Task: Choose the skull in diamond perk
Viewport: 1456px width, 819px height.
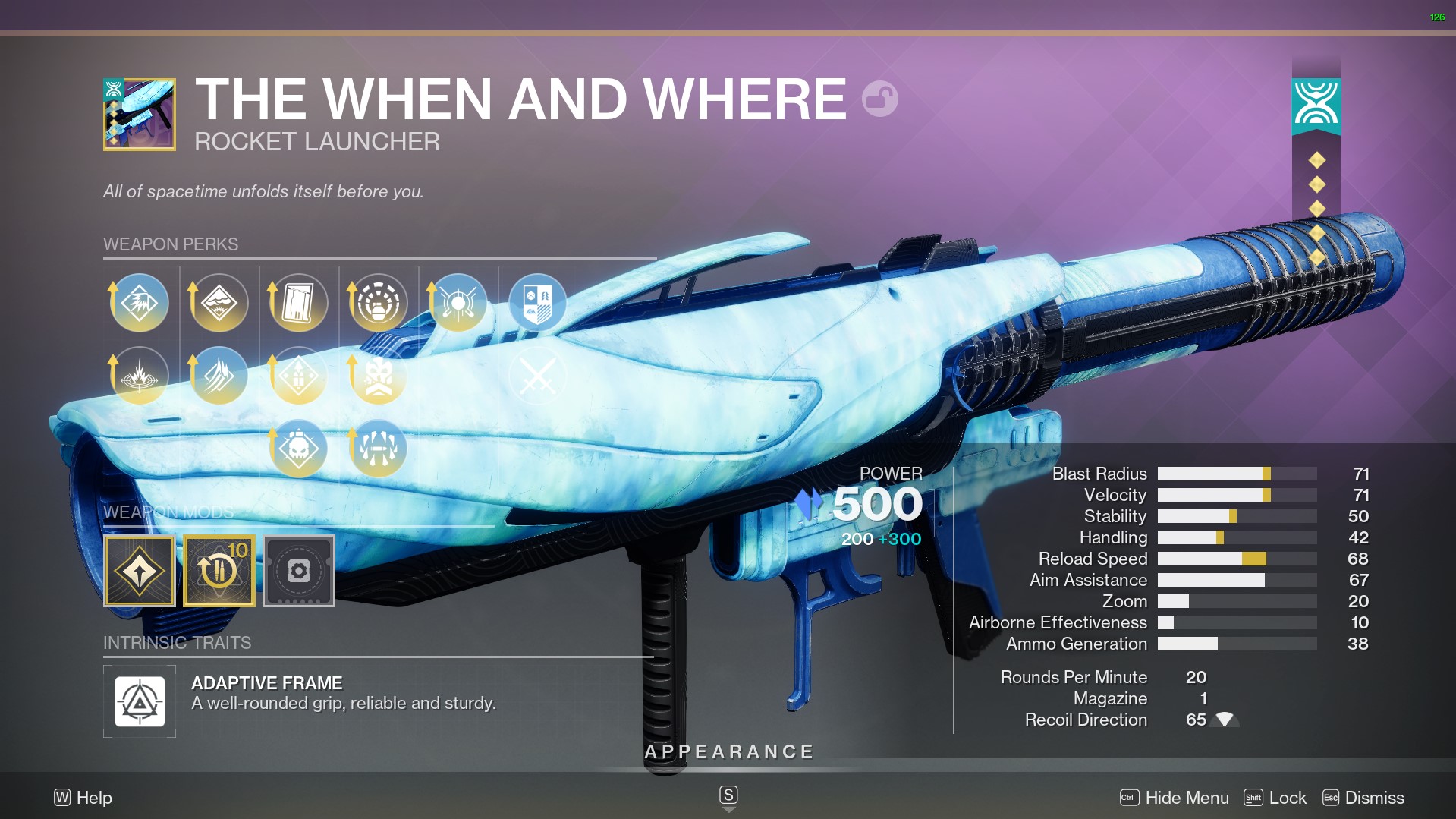Action: 298,449
